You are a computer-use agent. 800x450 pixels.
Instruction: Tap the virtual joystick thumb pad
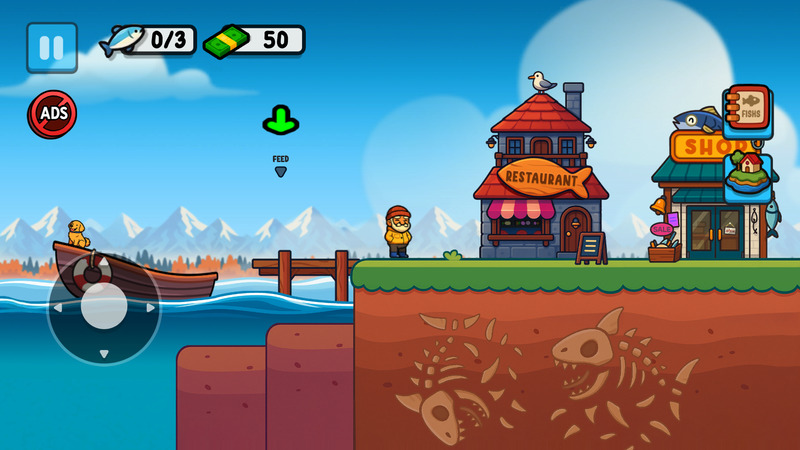tap(103, 307)
